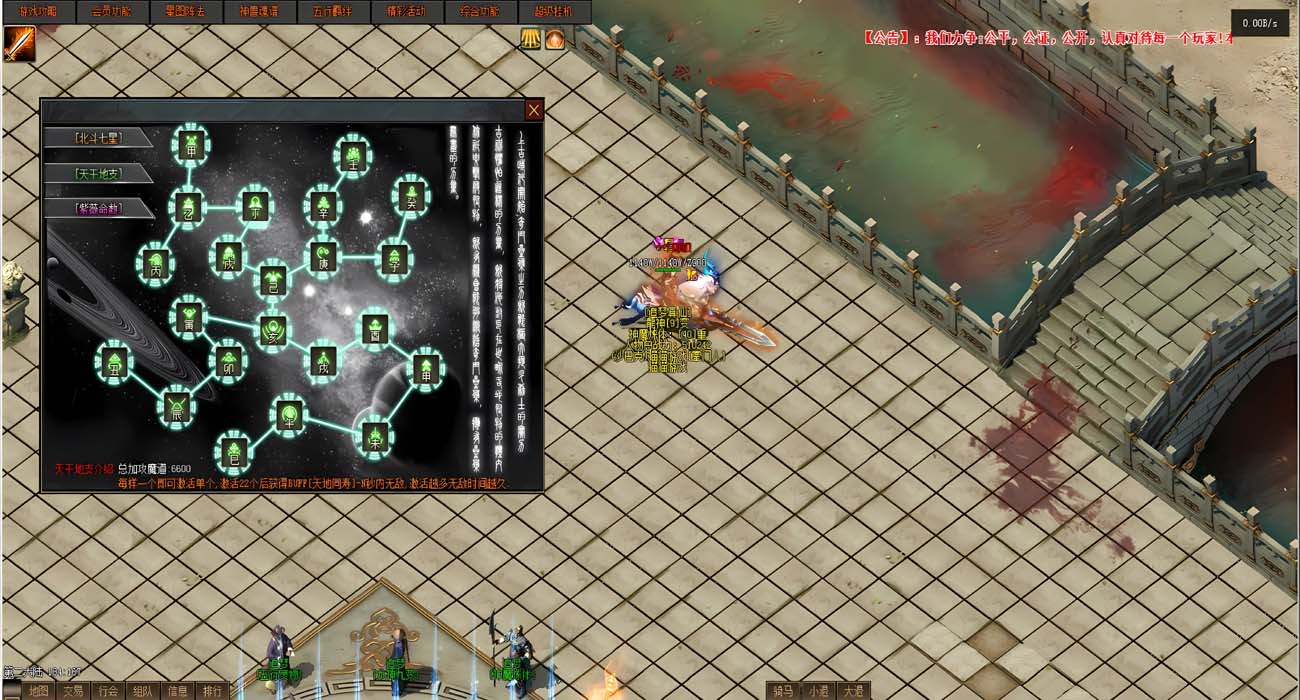Open the 会员功能 menu
Viewport: 1300px width, 700px height.
111,12
